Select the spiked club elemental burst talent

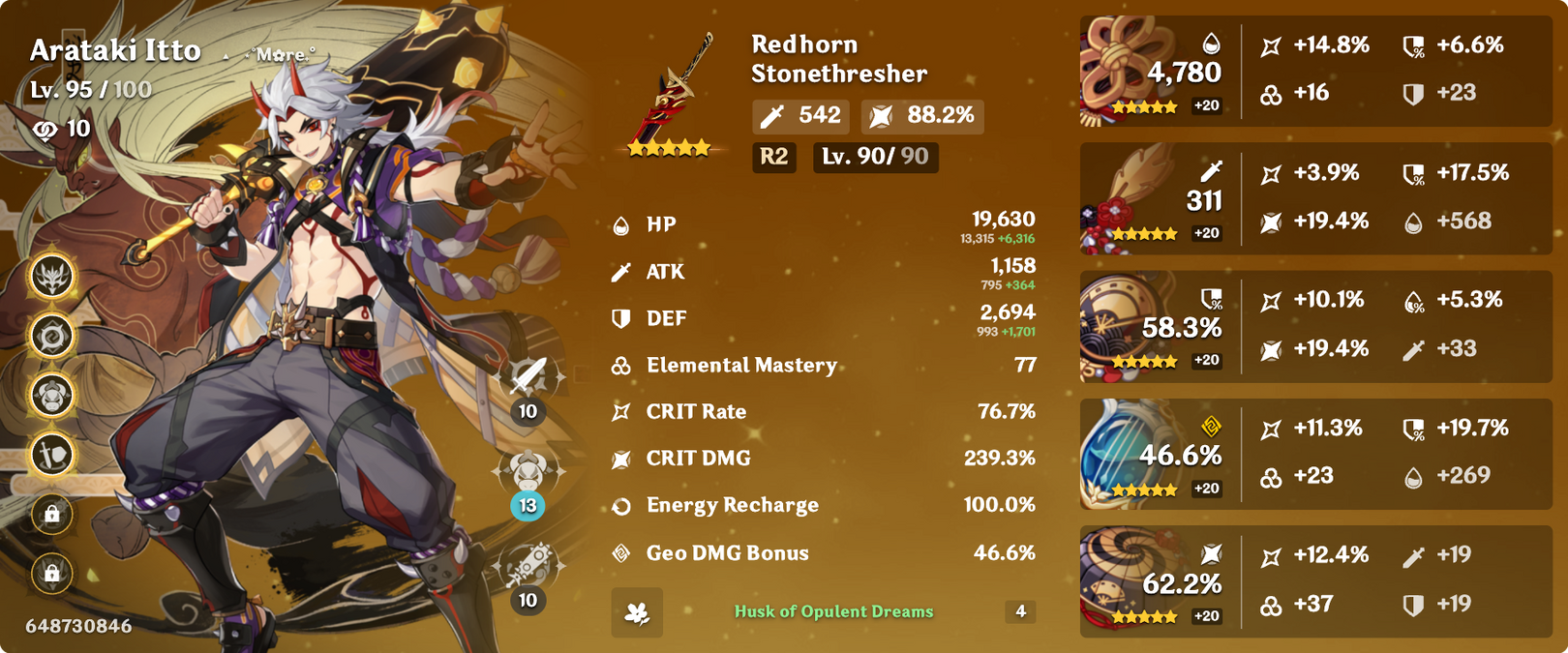pos(528,565)
